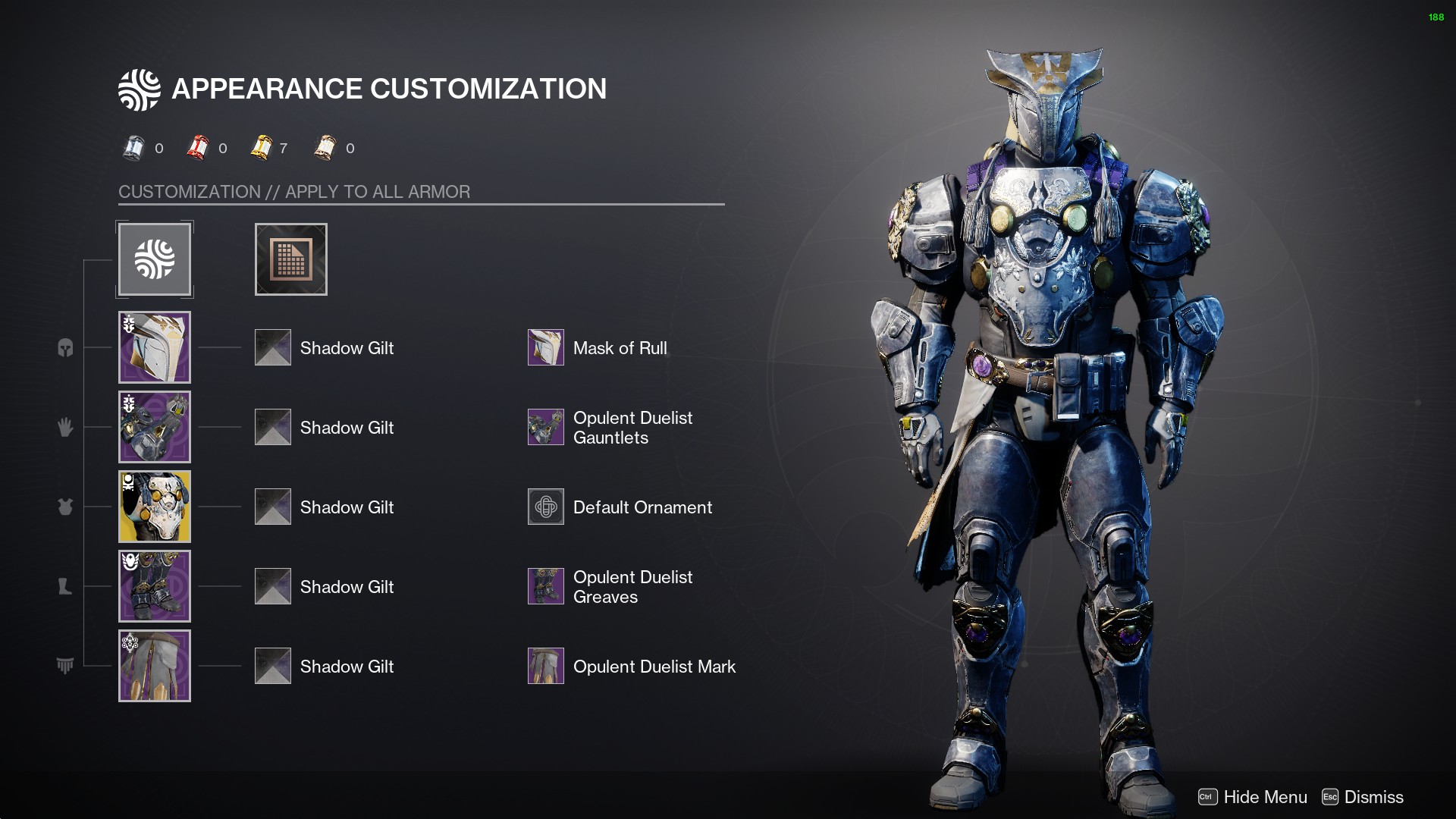Select the Titan mark class item slot
The height and width of the screenshot is (819, 1456).
pyautogui.click(x=155, y=666)
